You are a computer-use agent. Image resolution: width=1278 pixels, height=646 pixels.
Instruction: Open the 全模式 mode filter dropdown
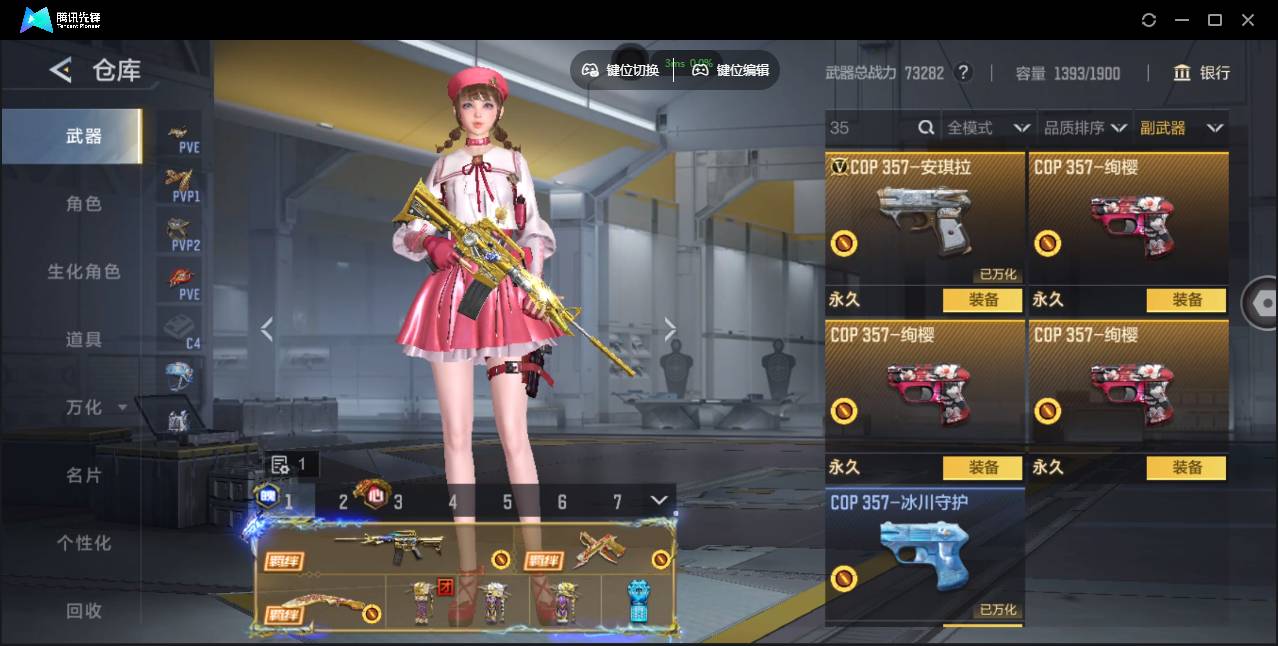pyautogui.click(x=988, y=128)
